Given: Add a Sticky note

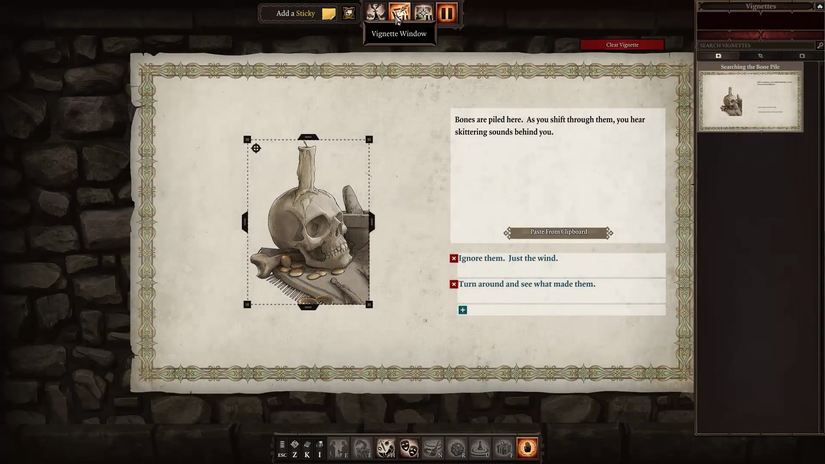Looking at the screenshot, I should 328,13.
